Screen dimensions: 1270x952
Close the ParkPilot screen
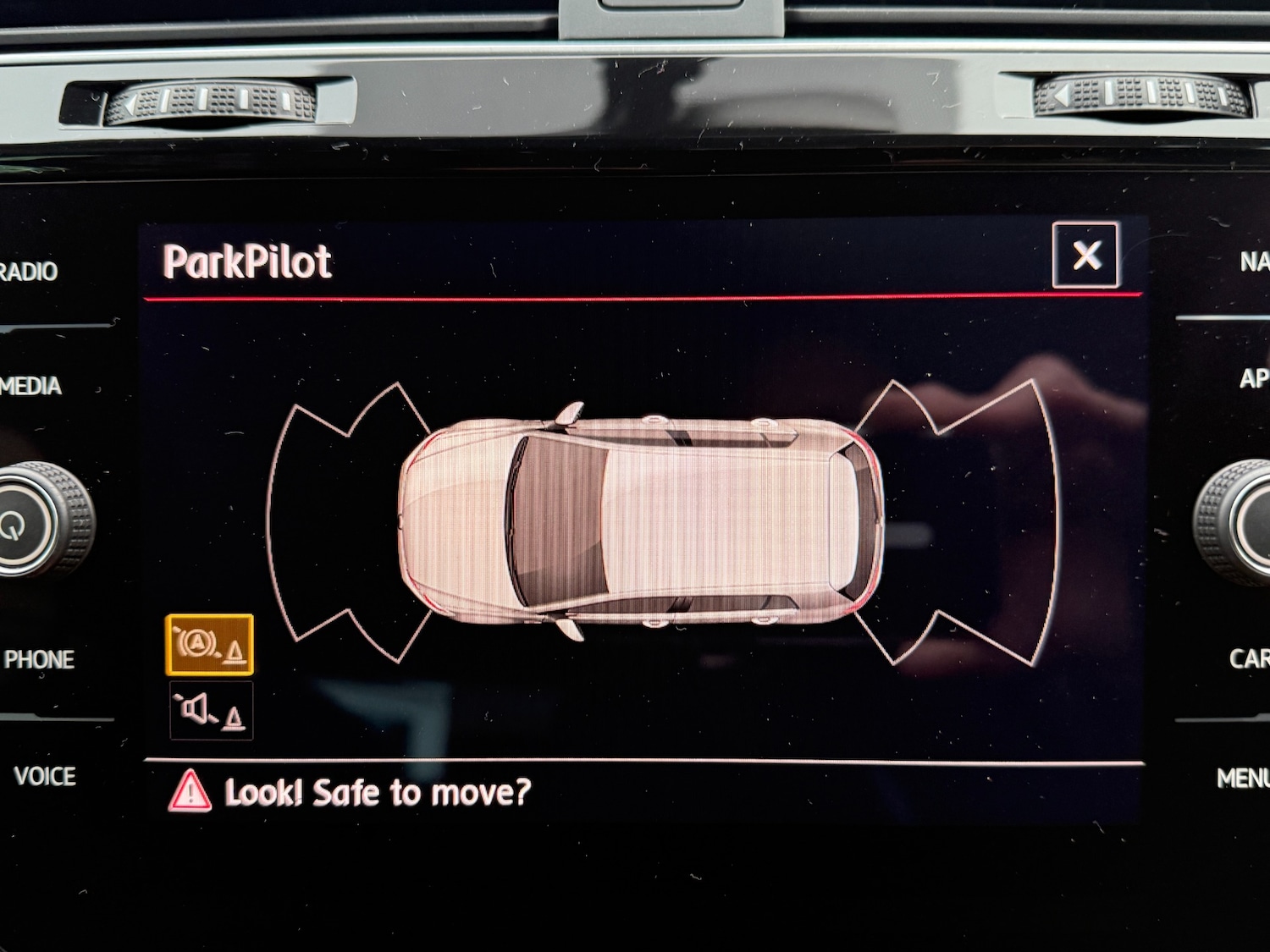point(1085,255)
